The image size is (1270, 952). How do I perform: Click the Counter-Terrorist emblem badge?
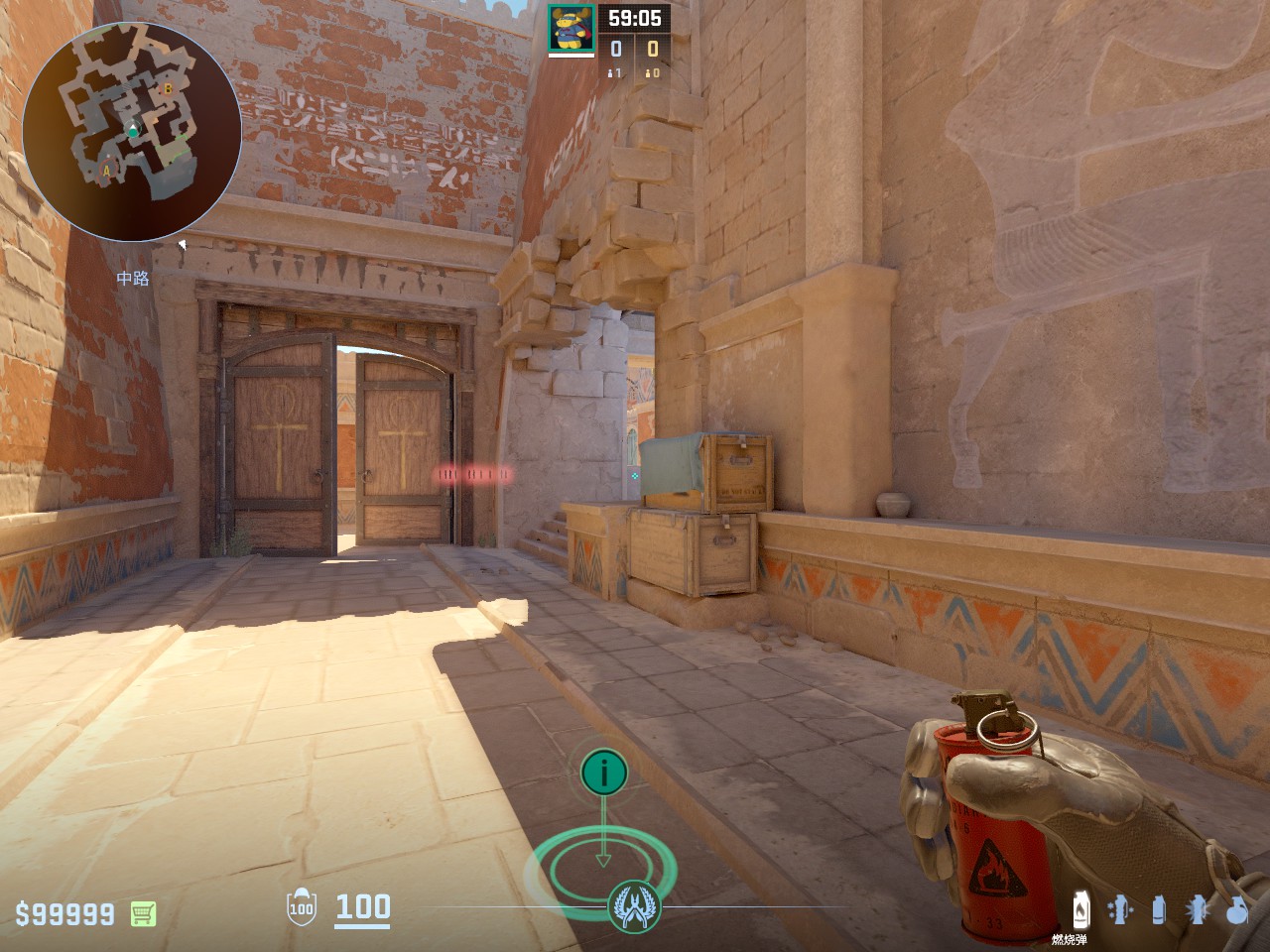(x=634, y=905)
